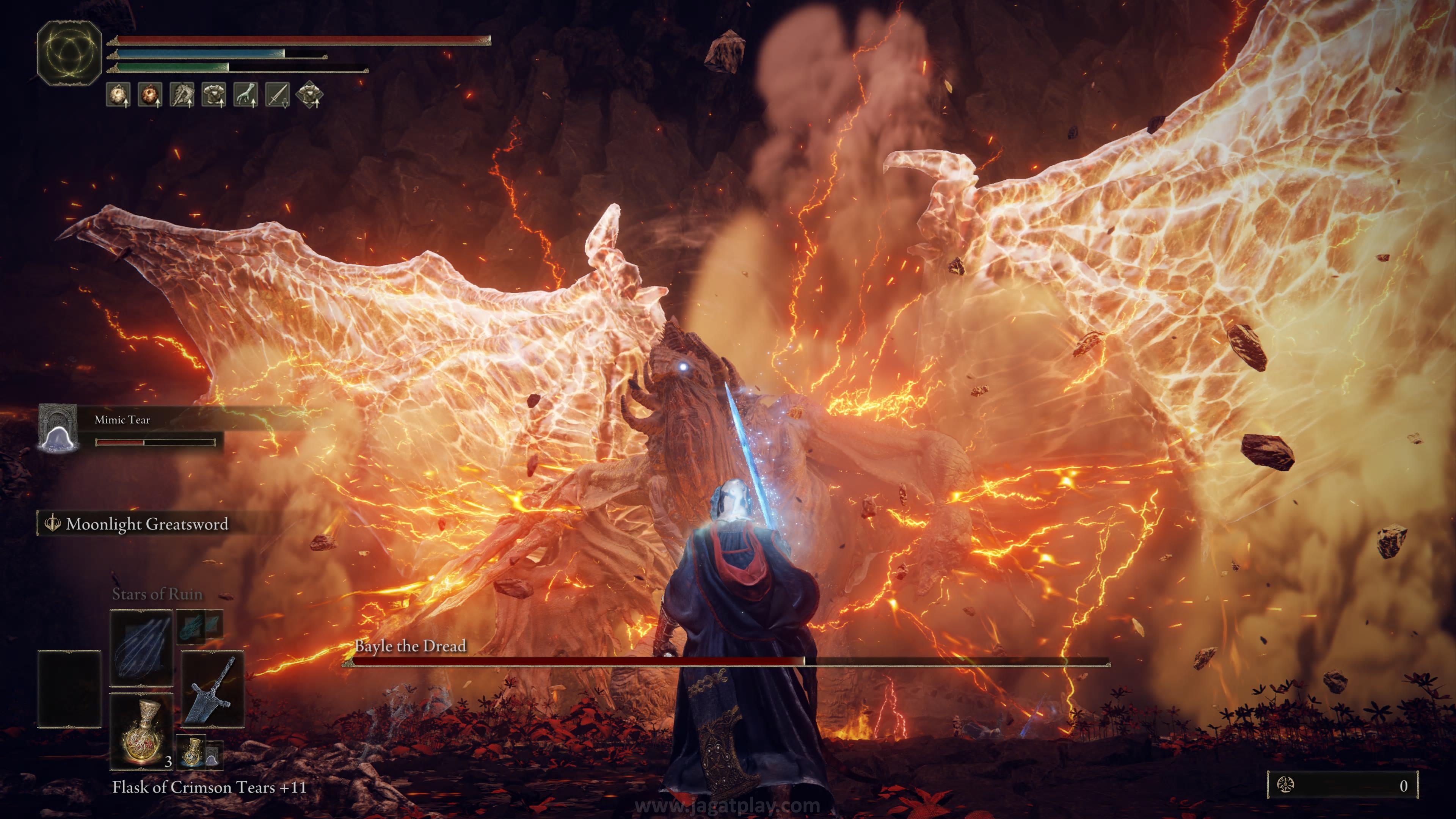Click the rune counter icon
The width and height of the screenshot is (1456, 819).
click(x=1286, y=785)
